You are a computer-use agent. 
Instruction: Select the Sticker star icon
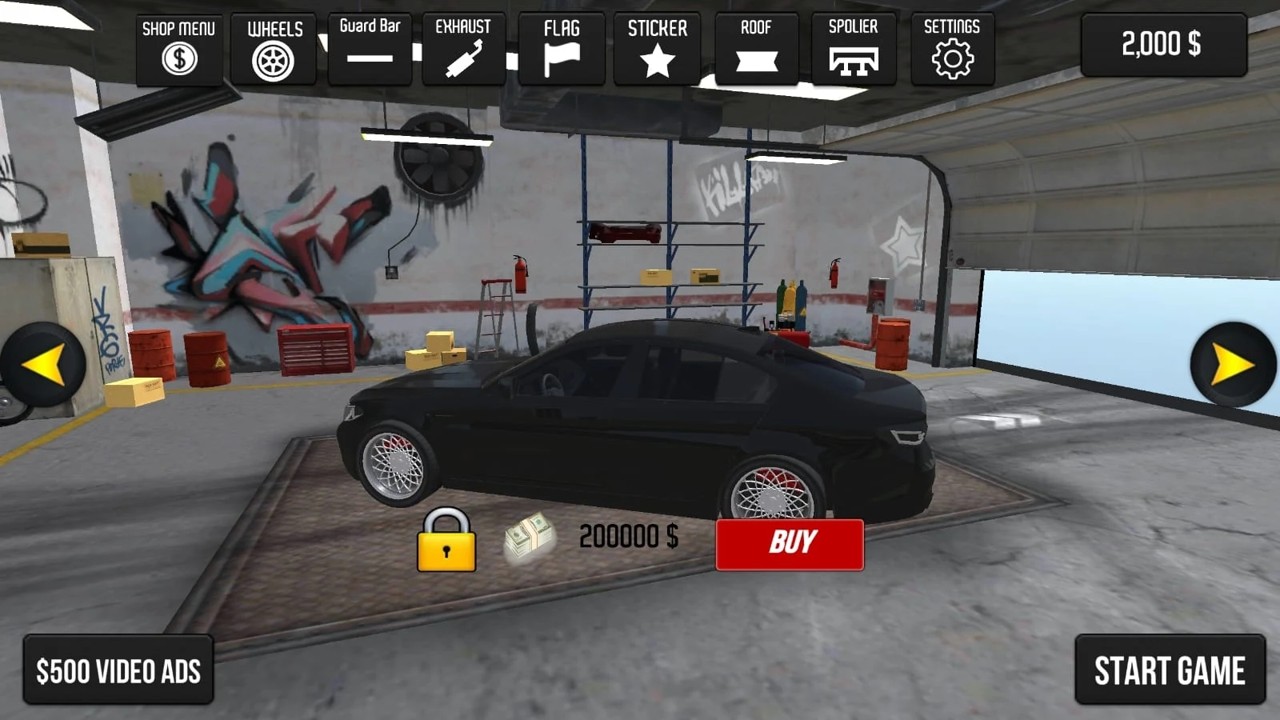pyautogui.click(x=657, y=57)
